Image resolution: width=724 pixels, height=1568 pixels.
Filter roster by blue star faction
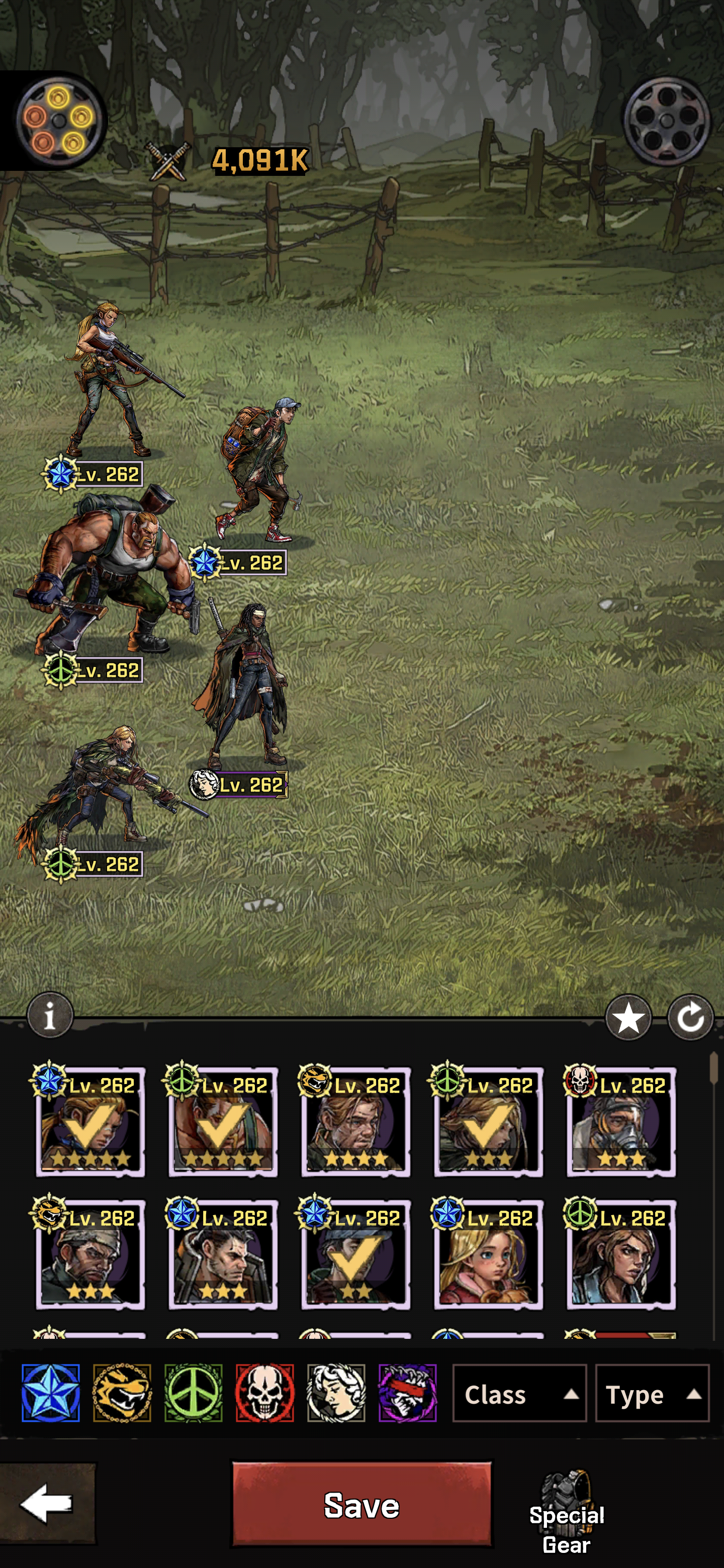point(51,1393)
